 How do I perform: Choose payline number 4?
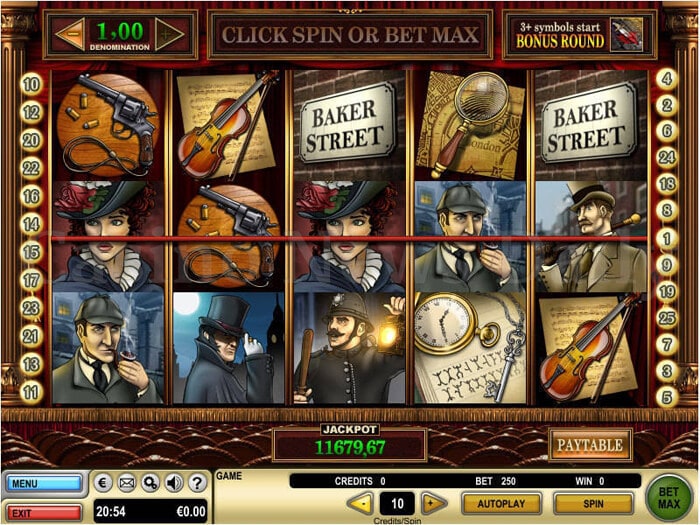click(667, 78)
